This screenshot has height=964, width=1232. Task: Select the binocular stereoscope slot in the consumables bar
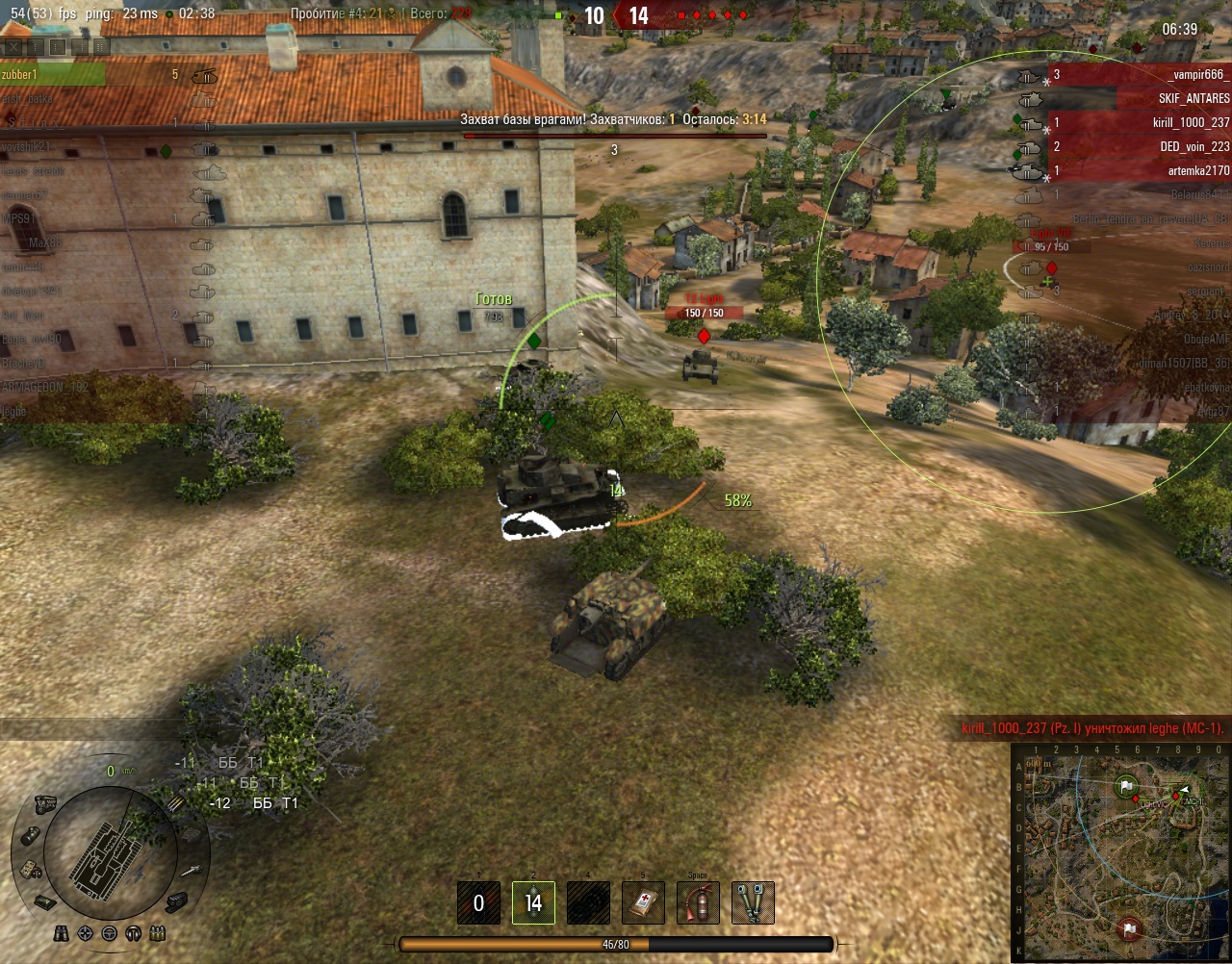(753, 902)
